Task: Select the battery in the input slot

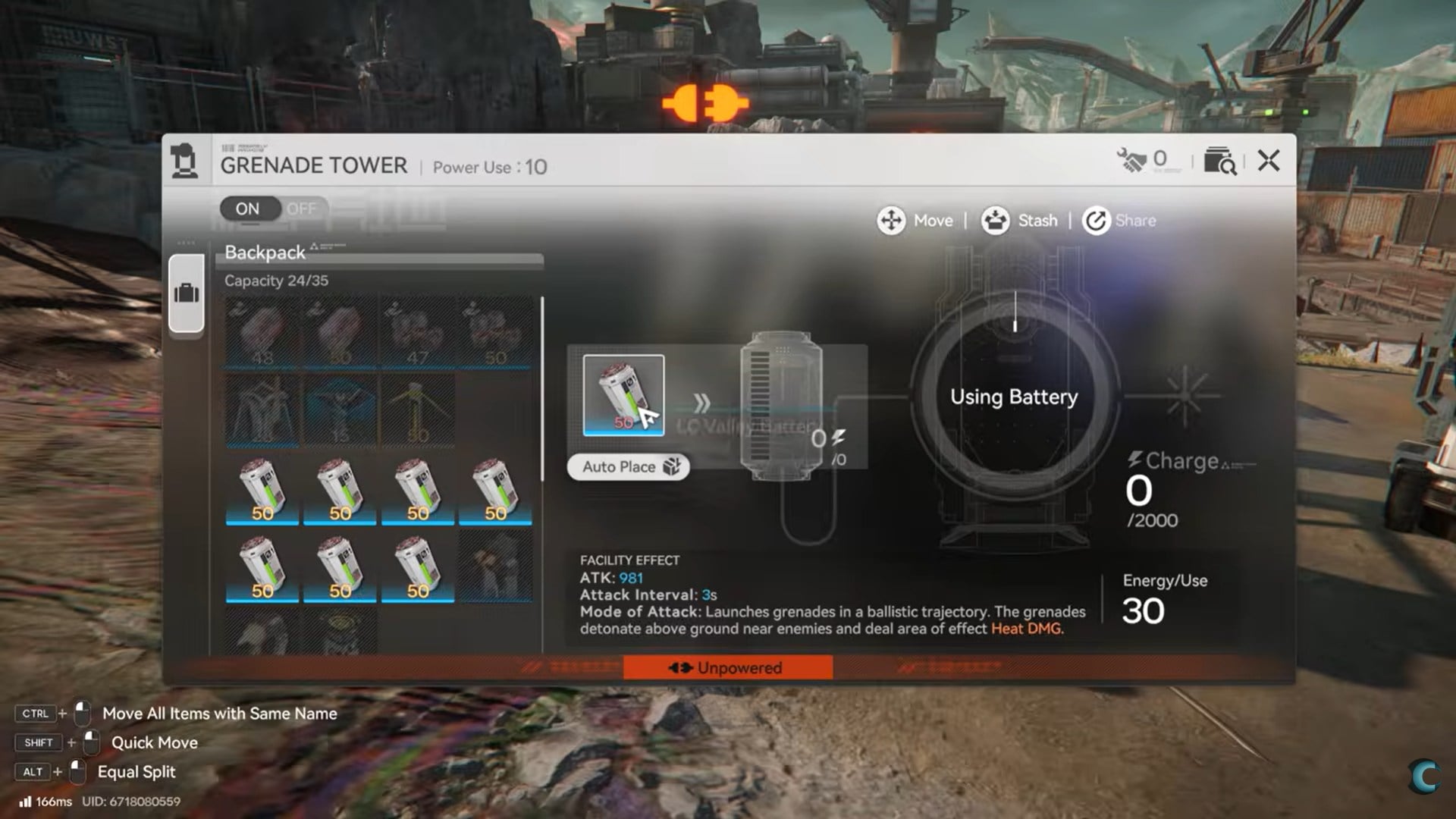Action: pyautogui.click(x=623, y=395)
